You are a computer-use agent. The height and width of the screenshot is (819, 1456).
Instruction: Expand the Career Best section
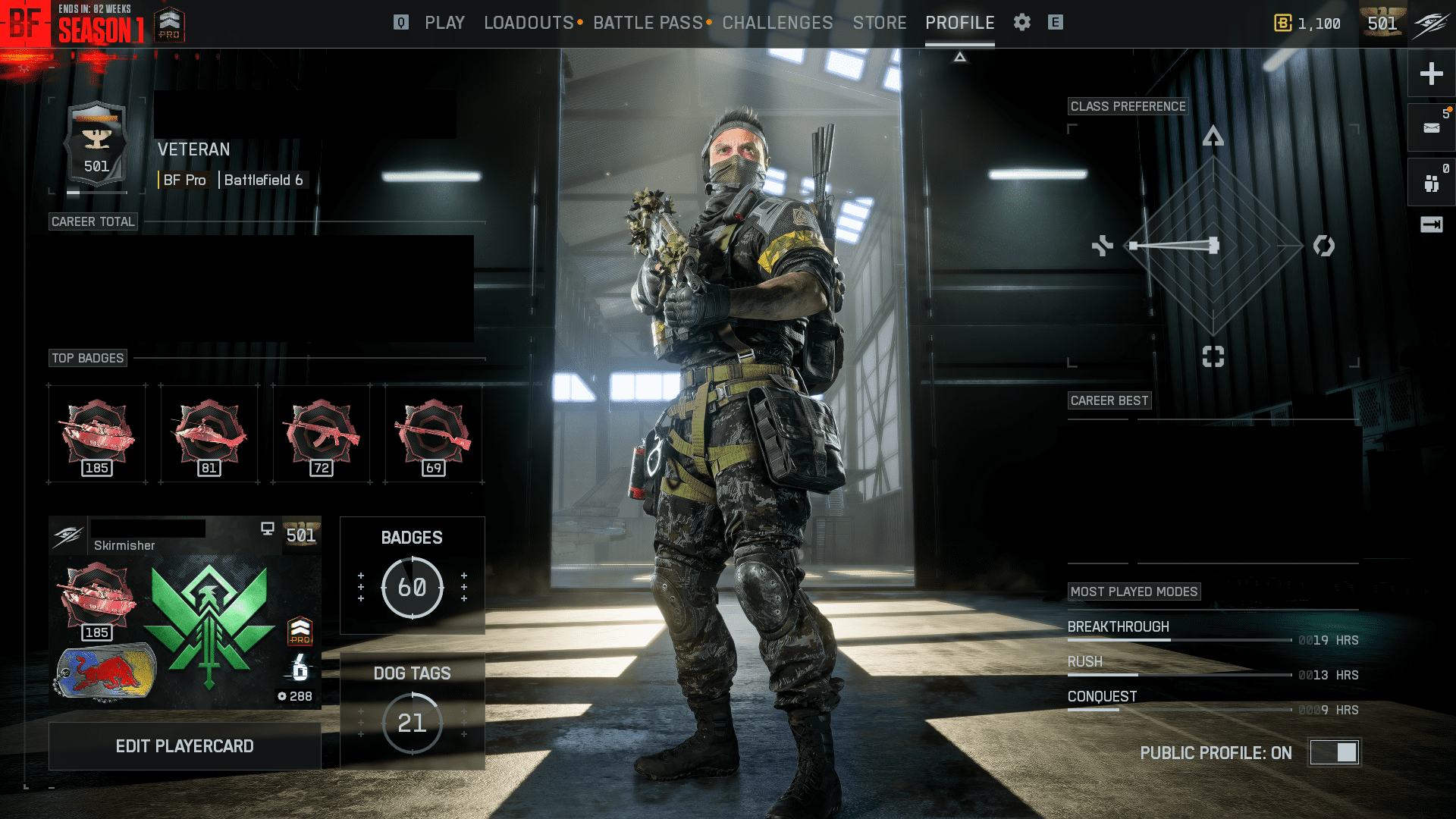click(x=1109, y=400)
